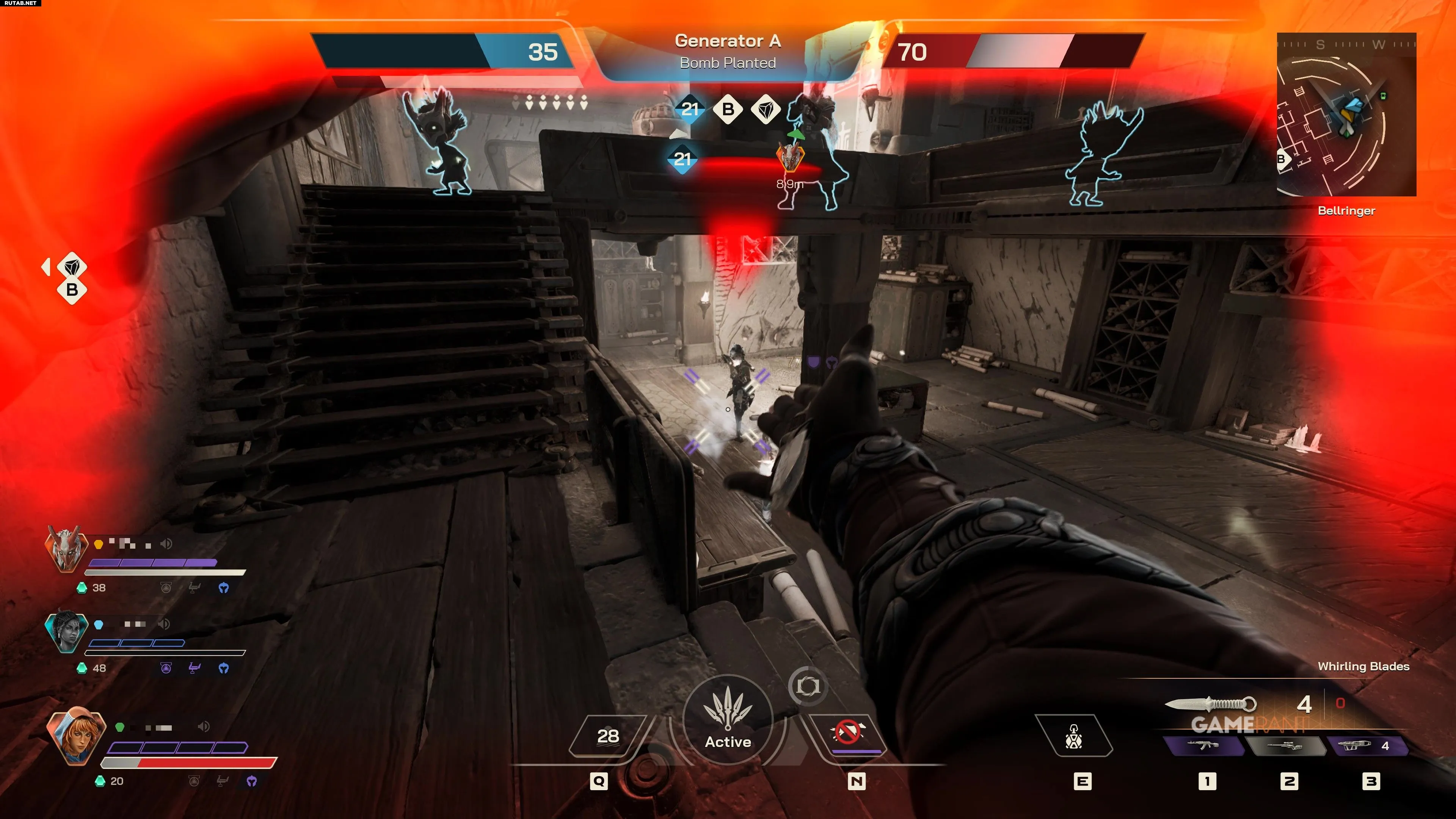Equip the assault rifle weapon slot
The image size is (1456, 819).
pos(1204,745)
